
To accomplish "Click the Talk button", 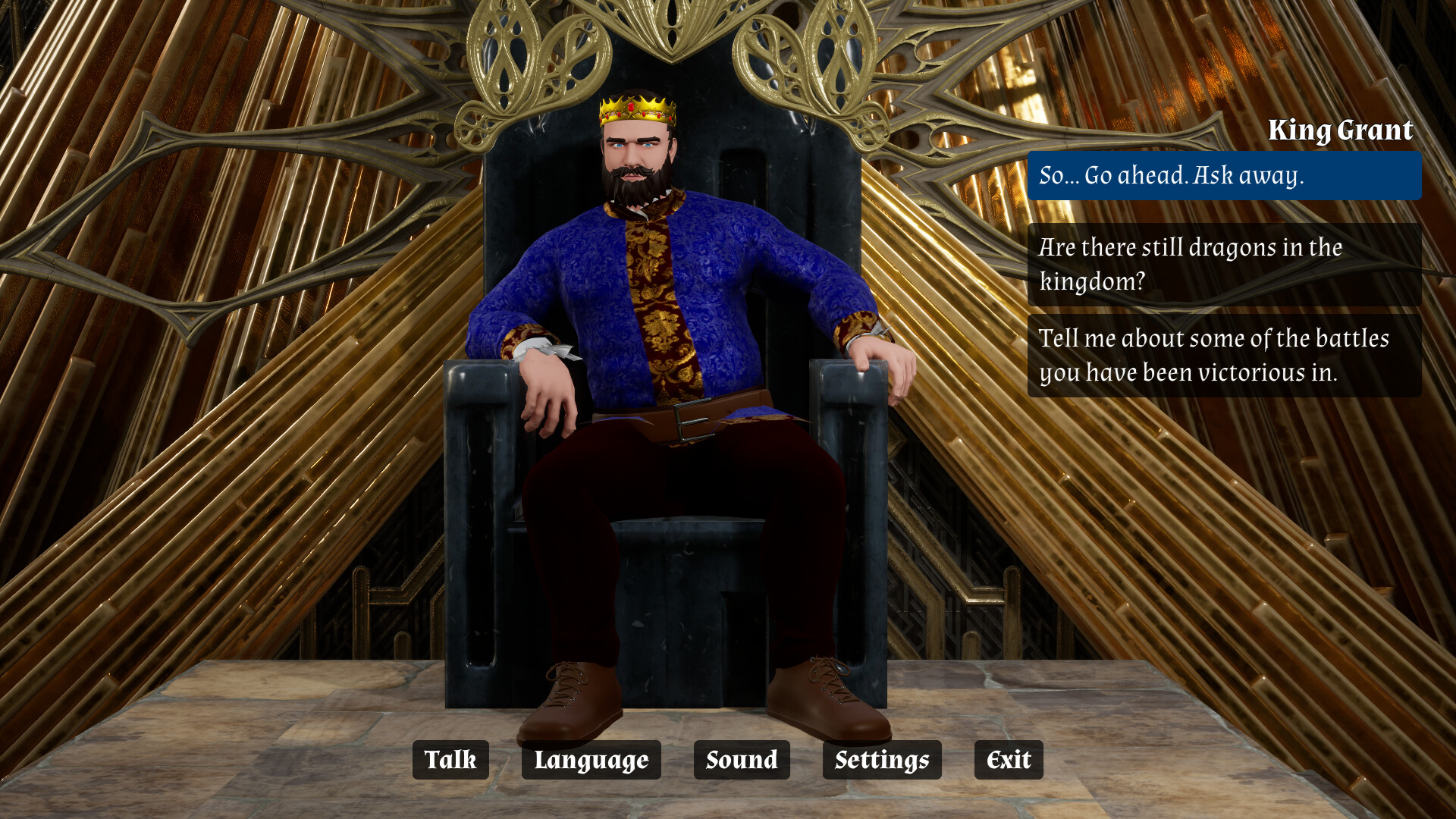I will (450, 760).
